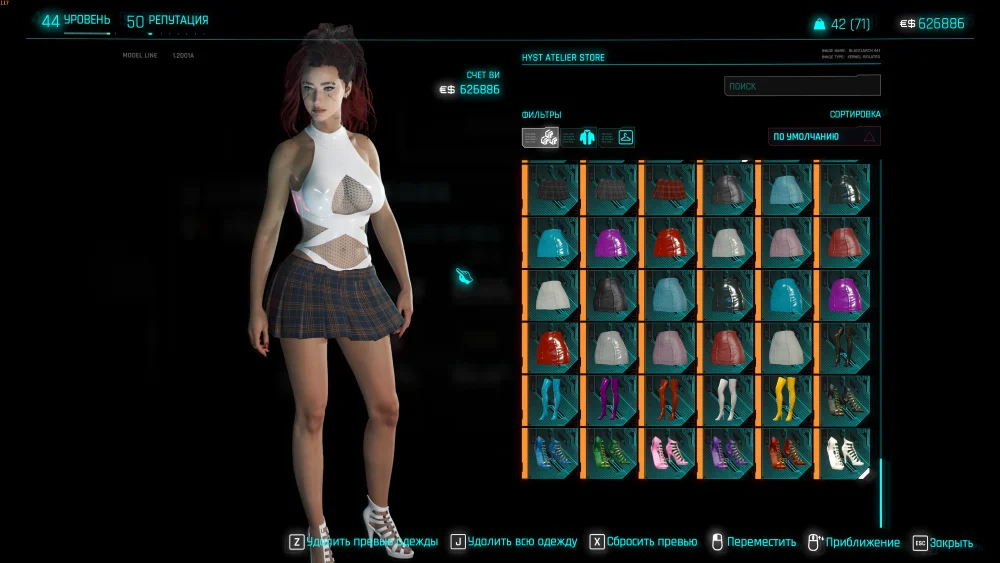1000x563 pixels.
Task: Select the black and gold strappy heels
Action: point(843,398)
